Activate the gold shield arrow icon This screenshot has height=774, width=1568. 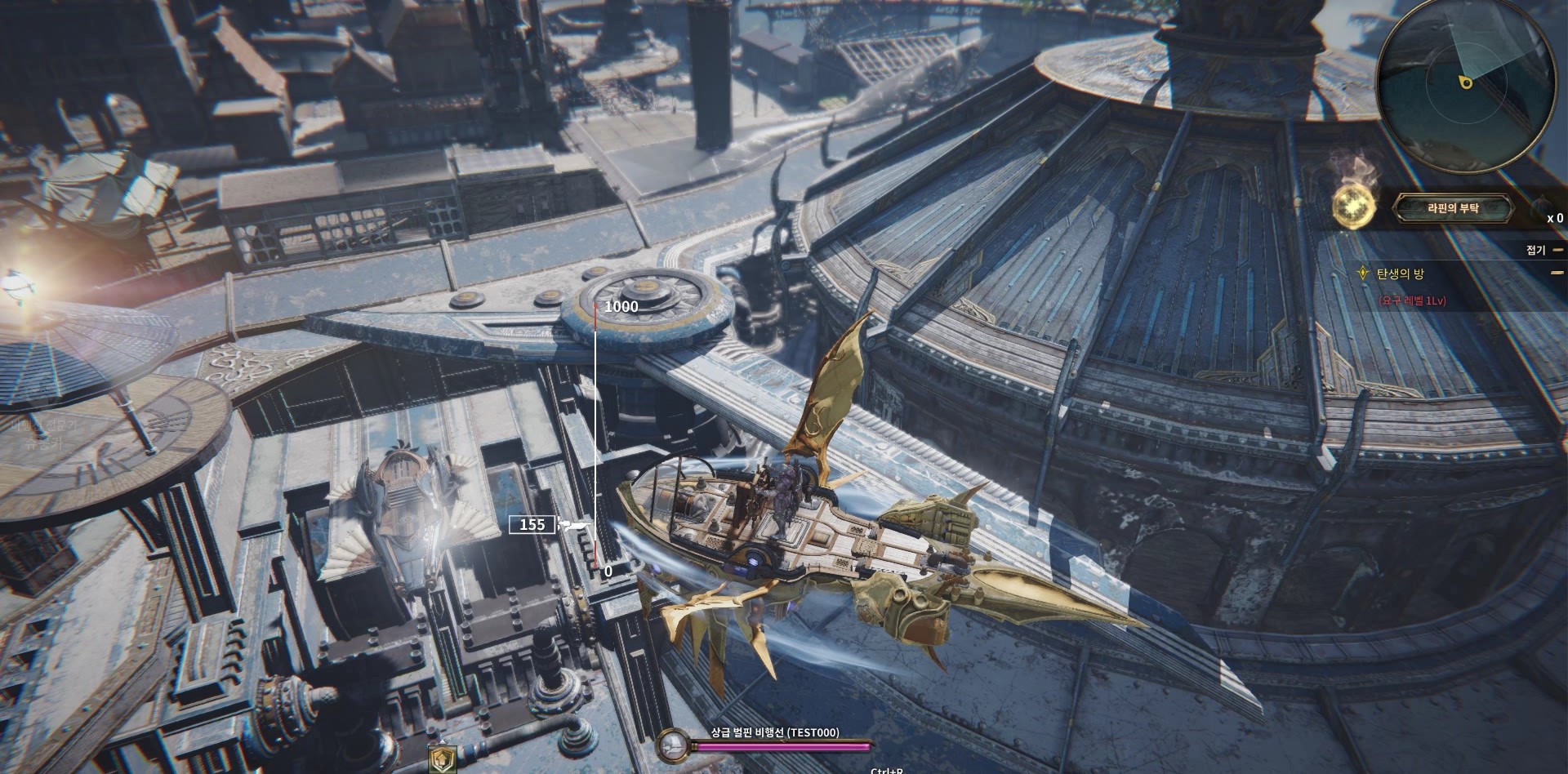[442, 759]
